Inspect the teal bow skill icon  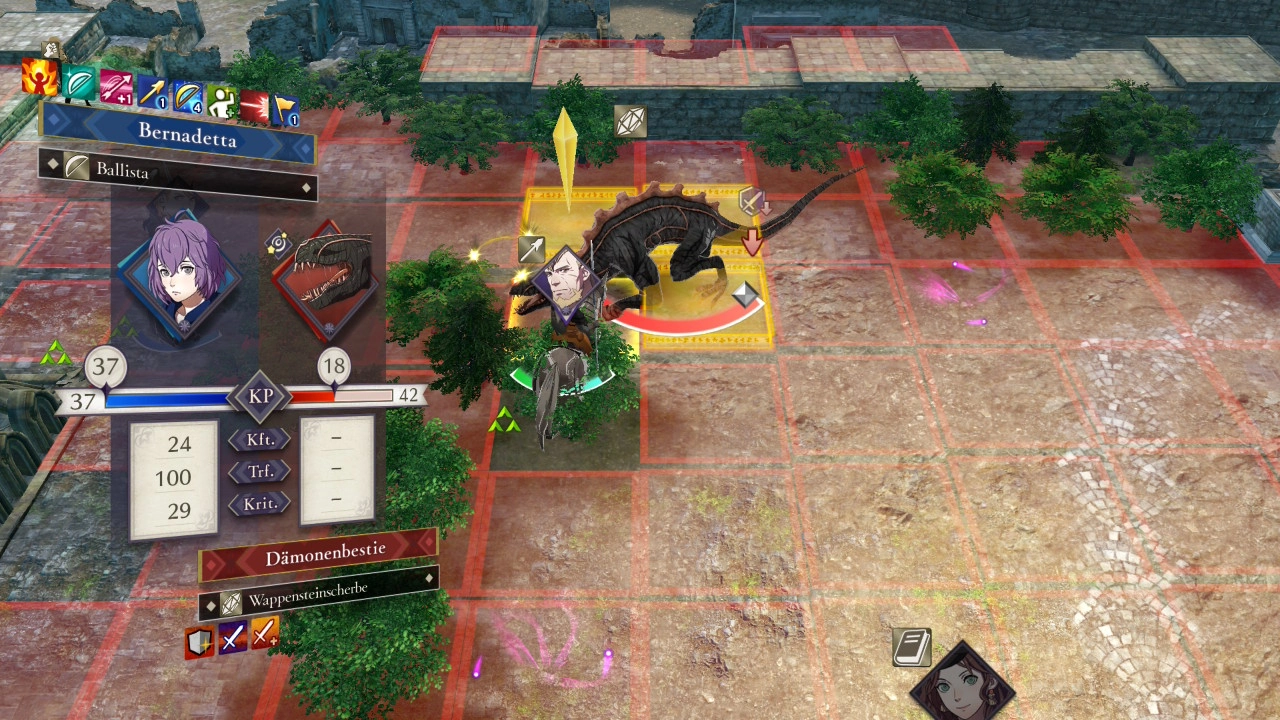[x=79, y=82]
